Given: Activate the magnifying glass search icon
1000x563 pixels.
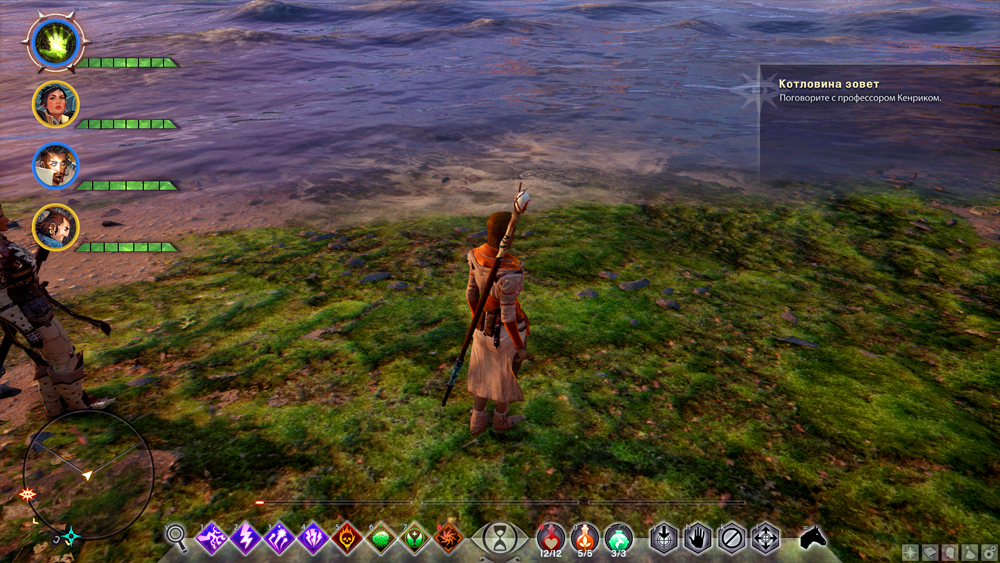Looking at the screenshot, I should point(177,538).
